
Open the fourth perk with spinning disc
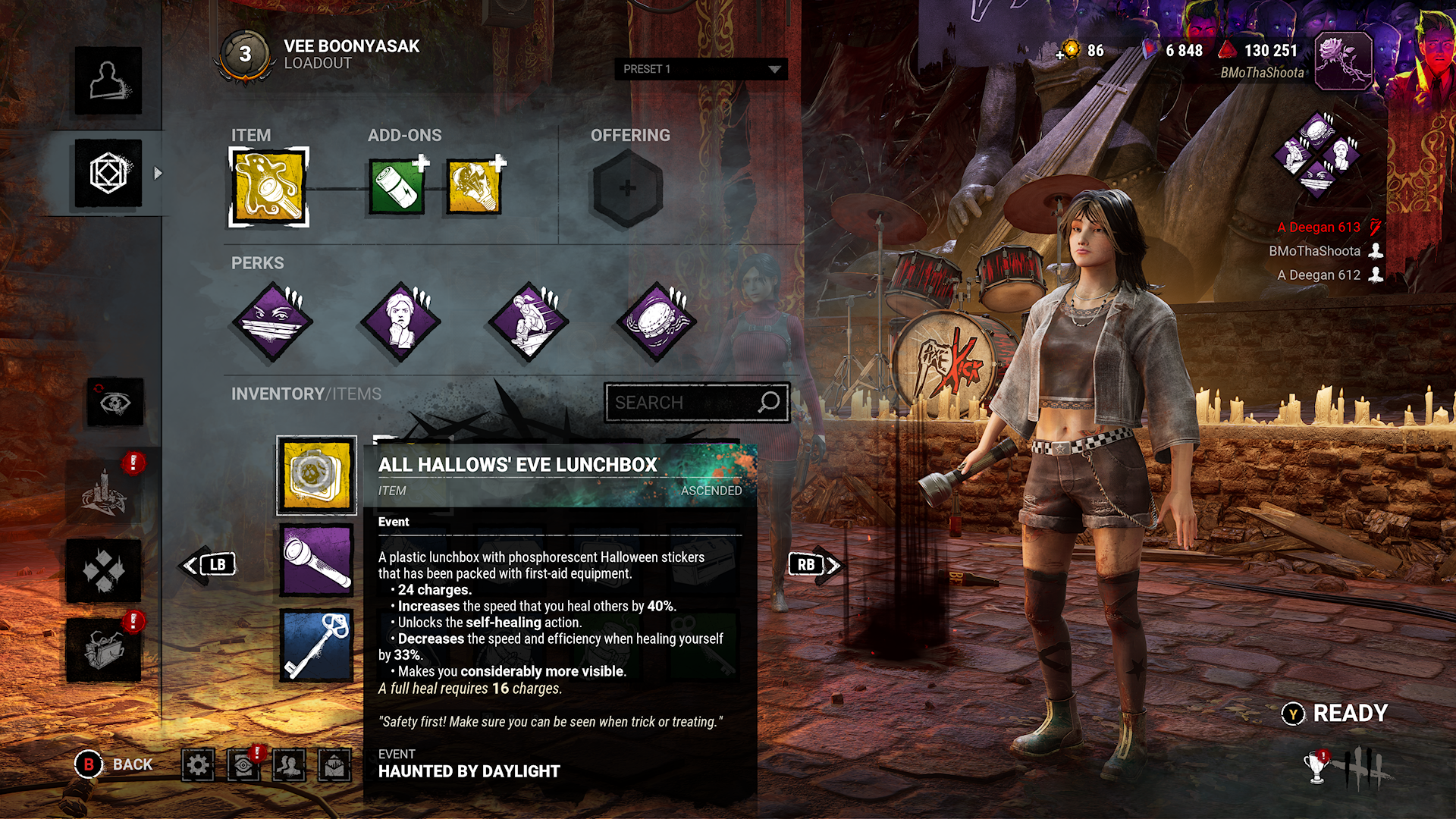click(656, 322)
